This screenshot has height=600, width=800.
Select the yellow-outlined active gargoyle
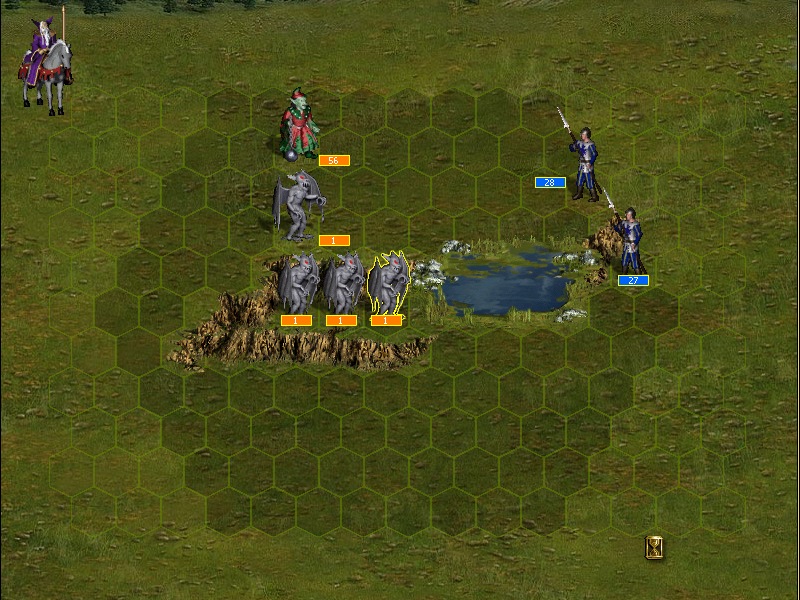point(387,284)
